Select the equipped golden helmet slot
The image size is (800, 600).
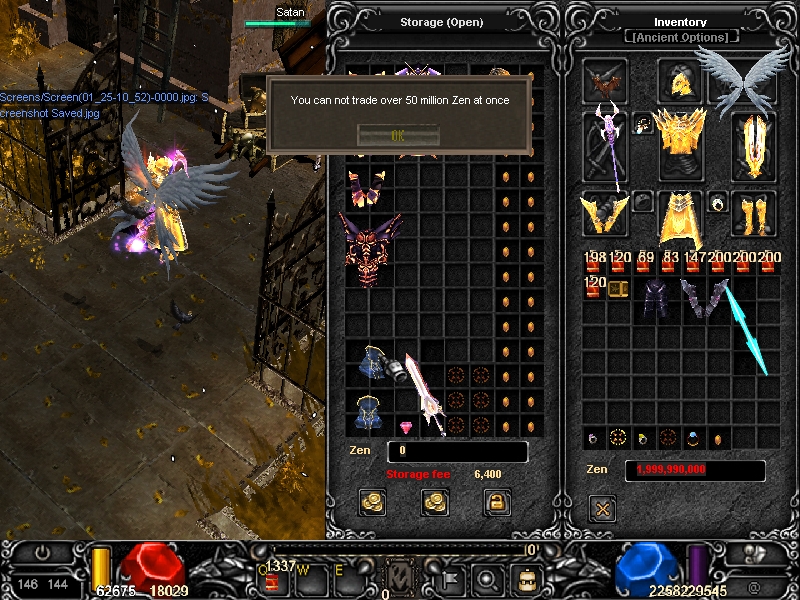tap(680, 80)
